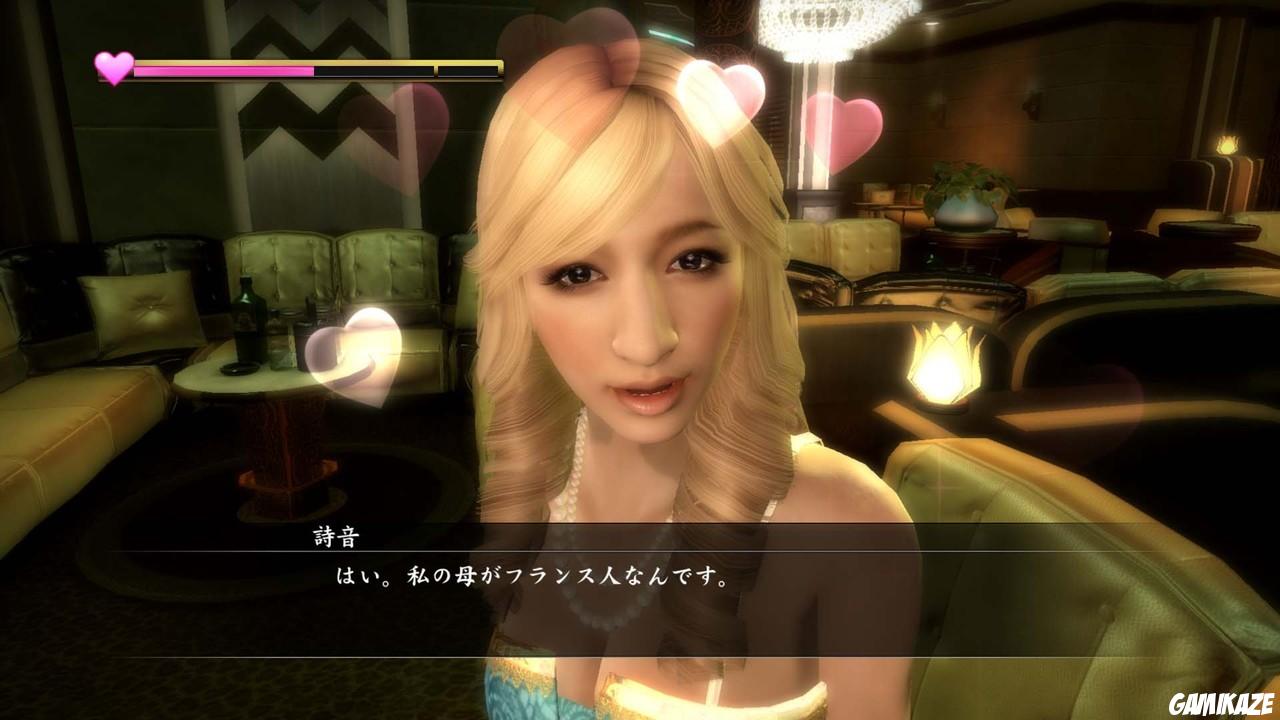Click the dialogue subtitle text はい。私の母がフランス人なんです。

[530, 578]
